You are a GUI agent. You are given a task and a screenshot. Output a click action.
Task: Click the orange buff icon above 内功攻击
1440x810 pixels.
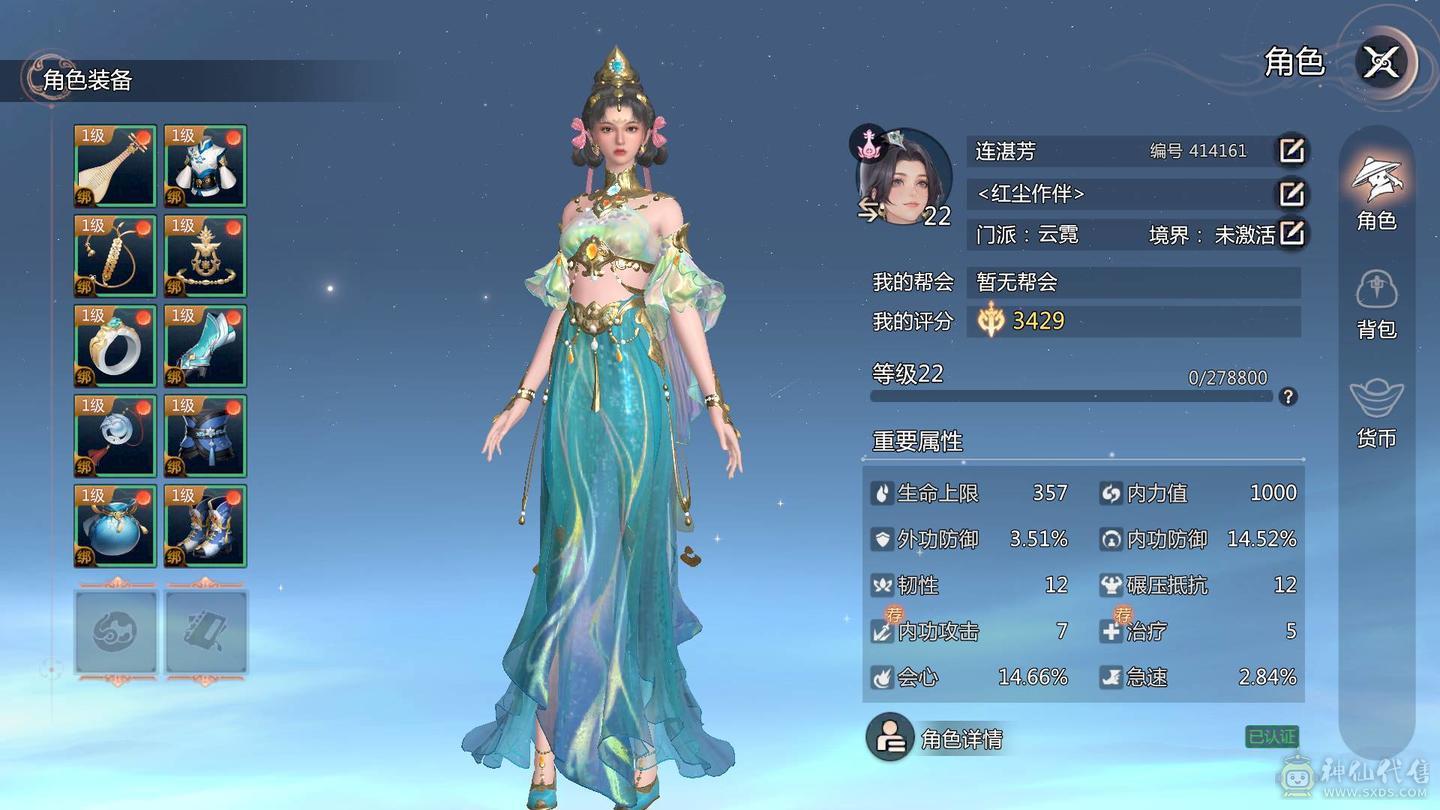coord(891,614)
